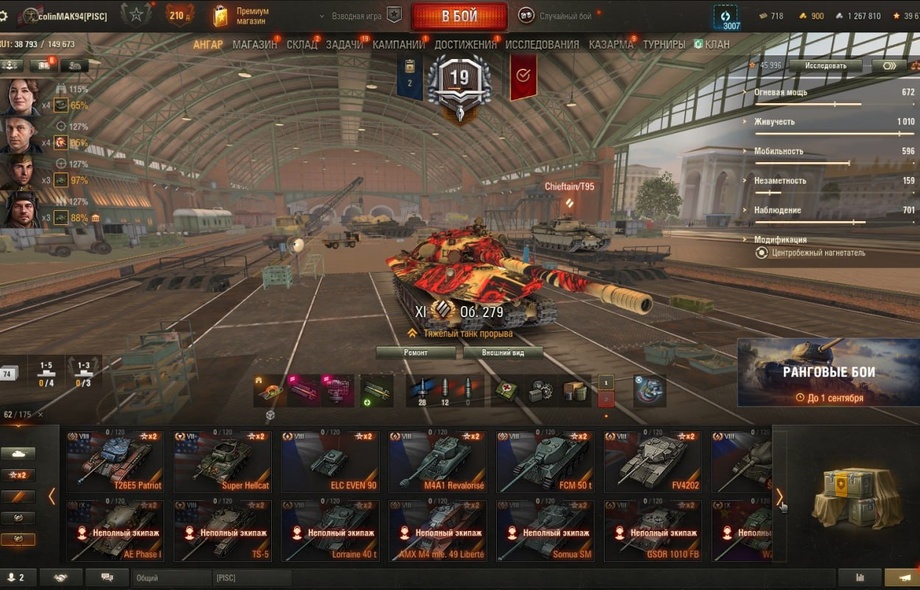Image resolution: width=920 pixels, height=590 pixels.
Task: Open the СКЛАД depot tab
Action: [302, 45]
